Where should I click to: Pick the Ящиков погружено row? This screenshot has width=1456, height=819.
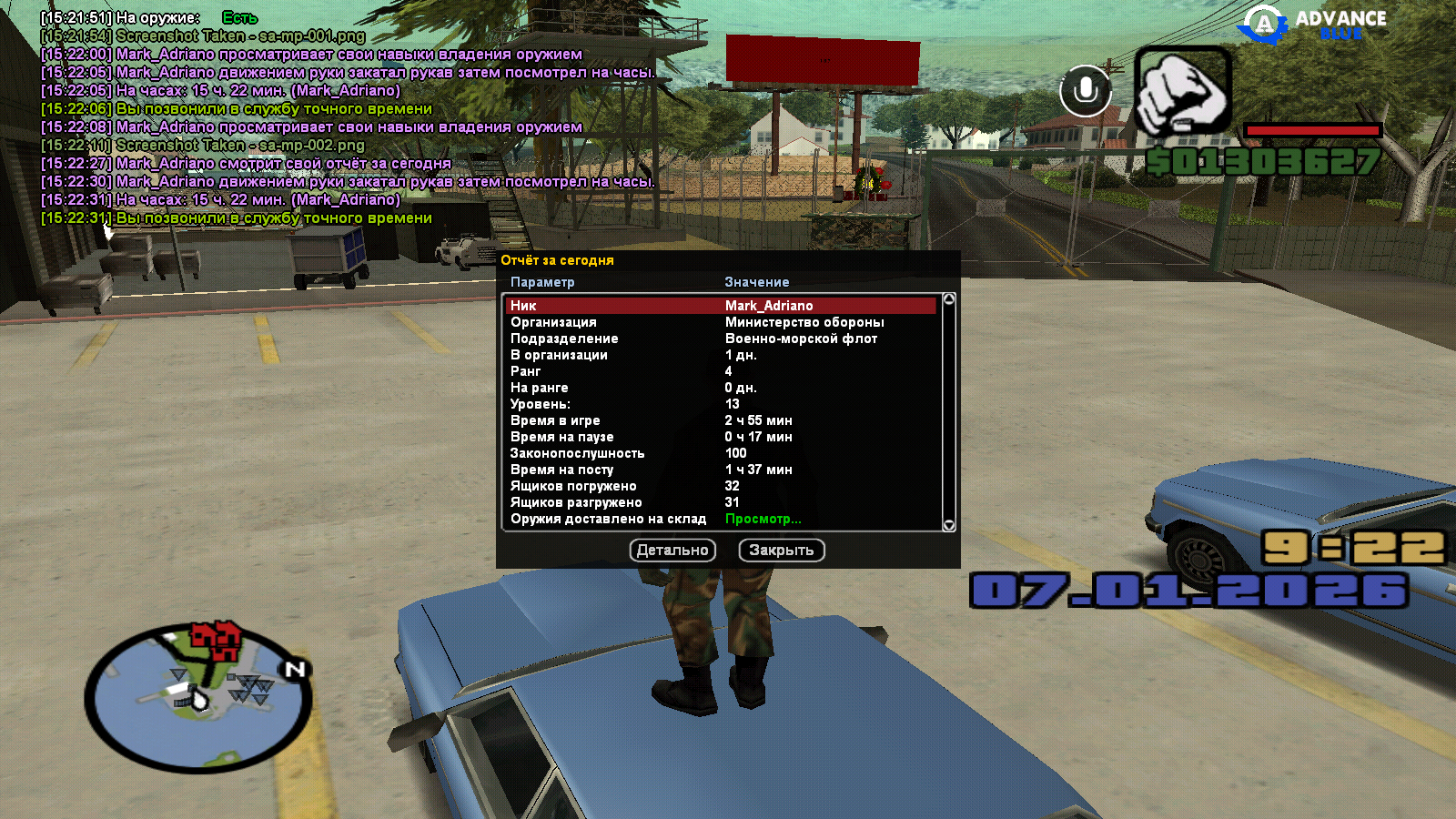pyautogui.click(x=721, y=486)
